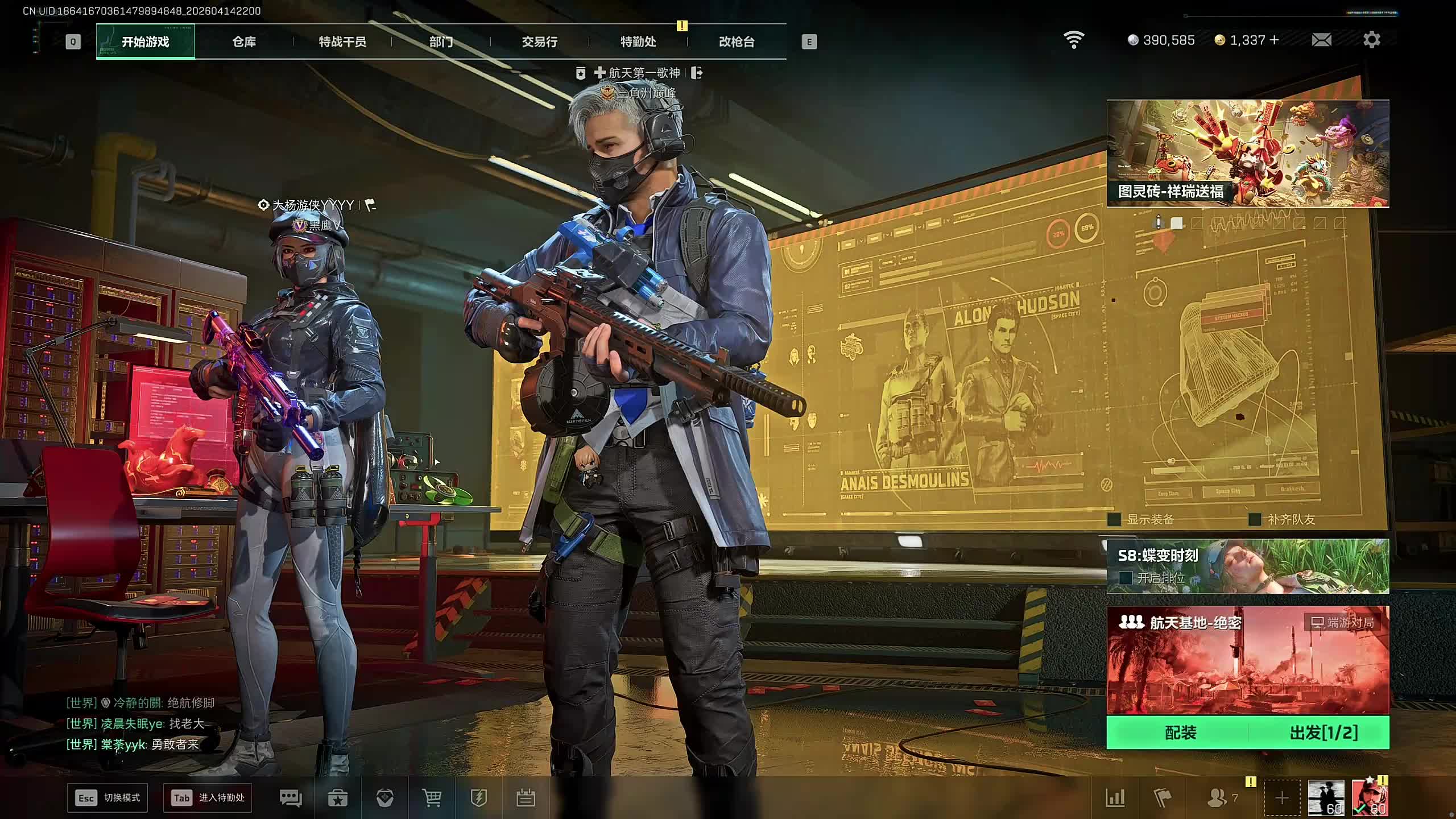Open the chat bubble icon
The image size is (1456, 819).
[x=291, y=798]
